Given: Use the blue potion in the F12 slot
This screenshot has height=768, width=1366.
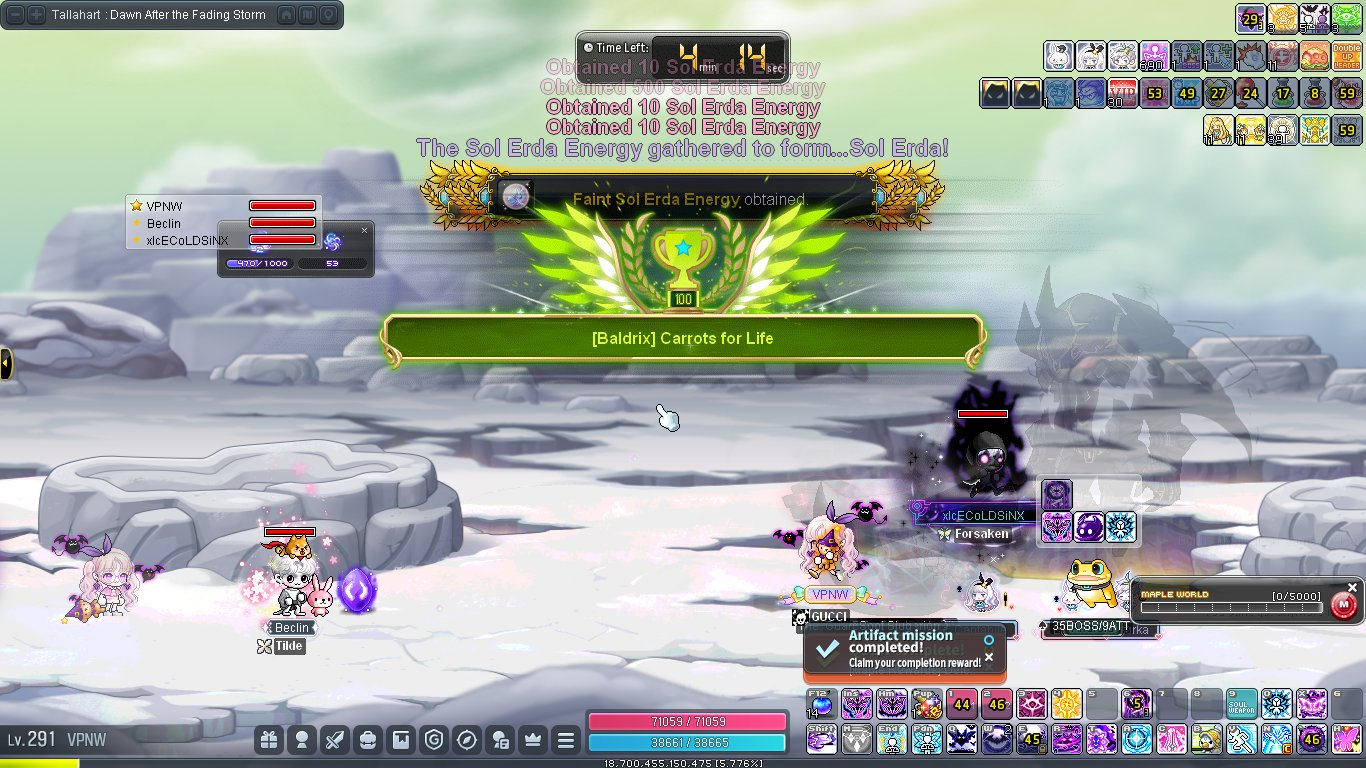Looking at the screenshot, I should coord(822,705).
